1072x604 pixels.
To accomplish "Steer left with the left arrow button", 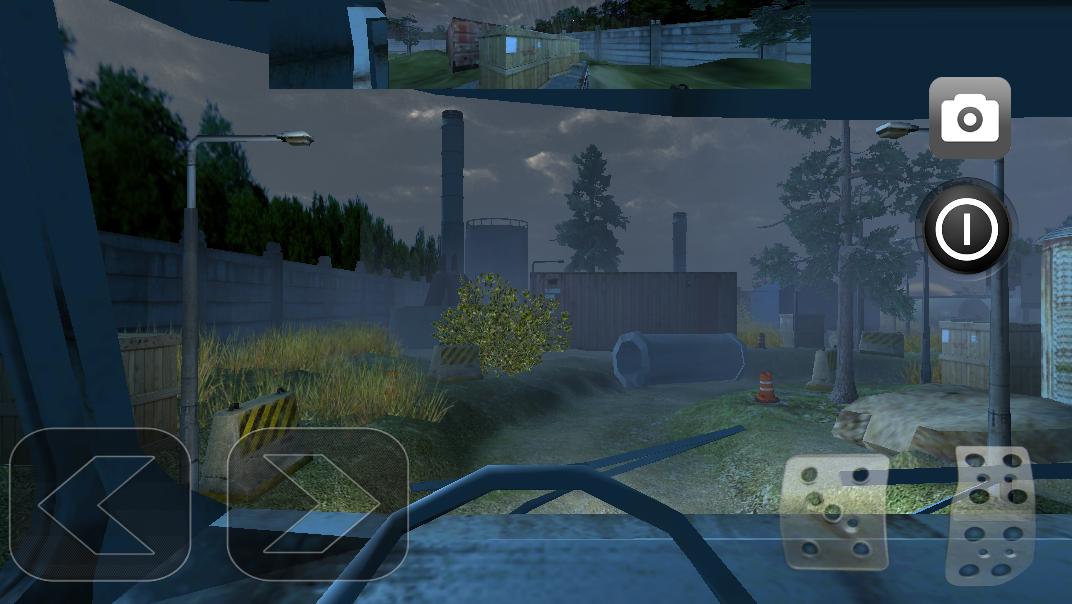I will click(x=98, y=504).
